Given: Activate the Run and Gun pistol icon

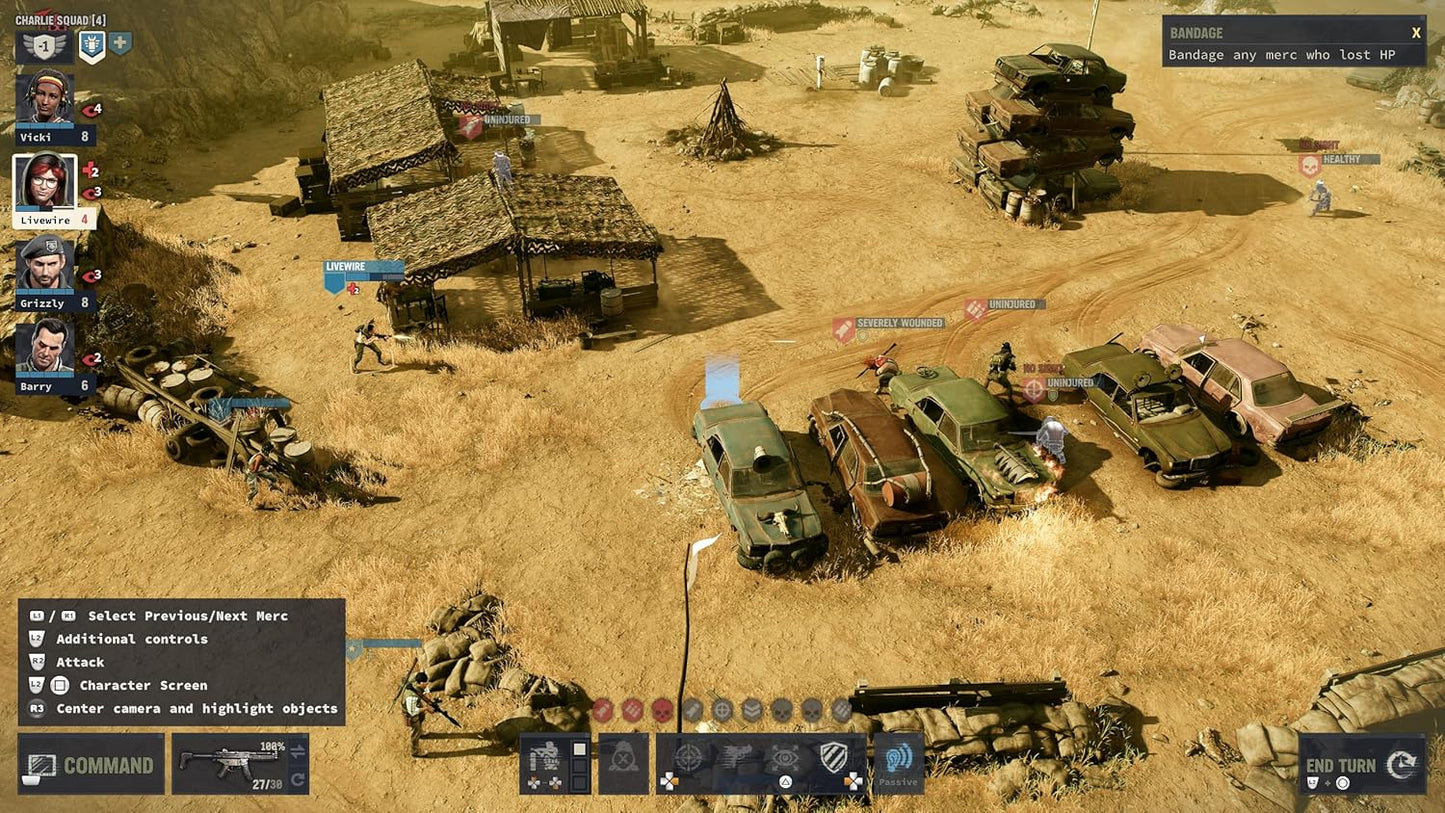Looking at the screenshot, I should pyautogui.click(x=737, y=757).
